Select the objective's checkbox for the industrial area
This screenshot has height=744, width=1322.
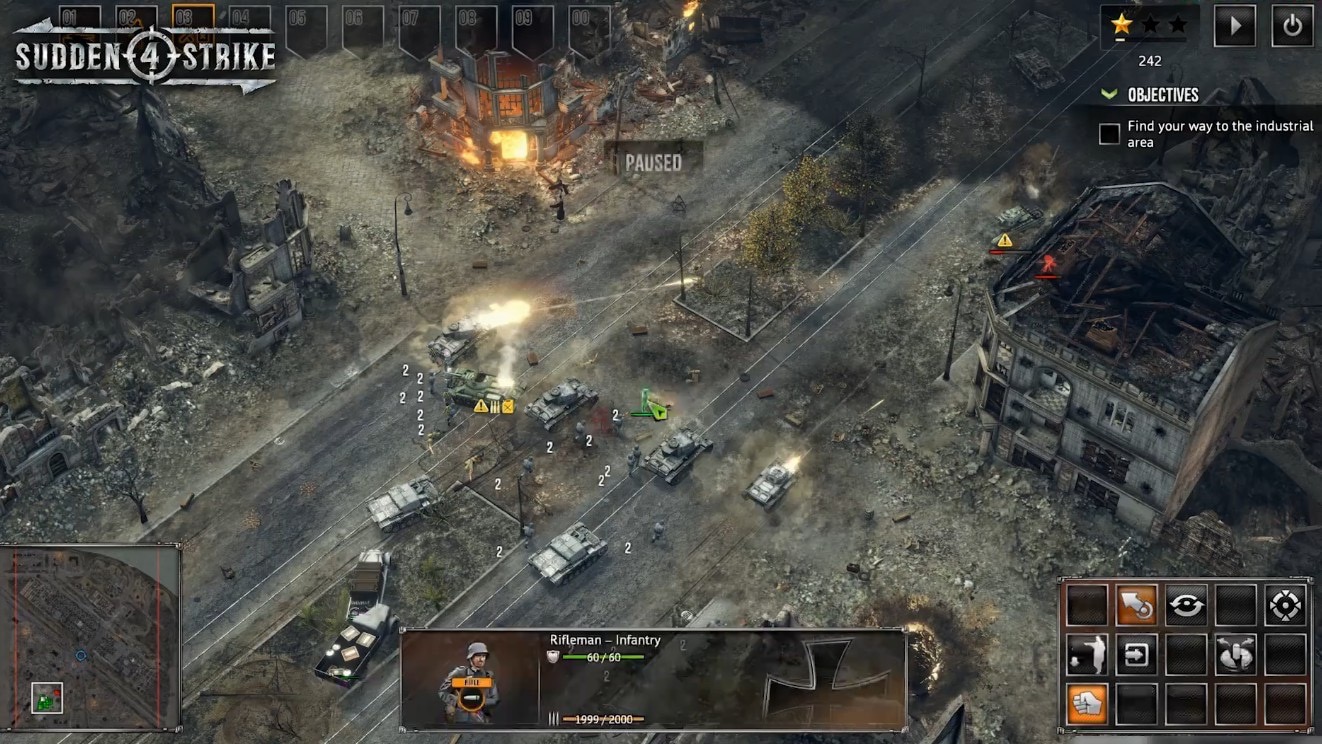(1109, 134)
